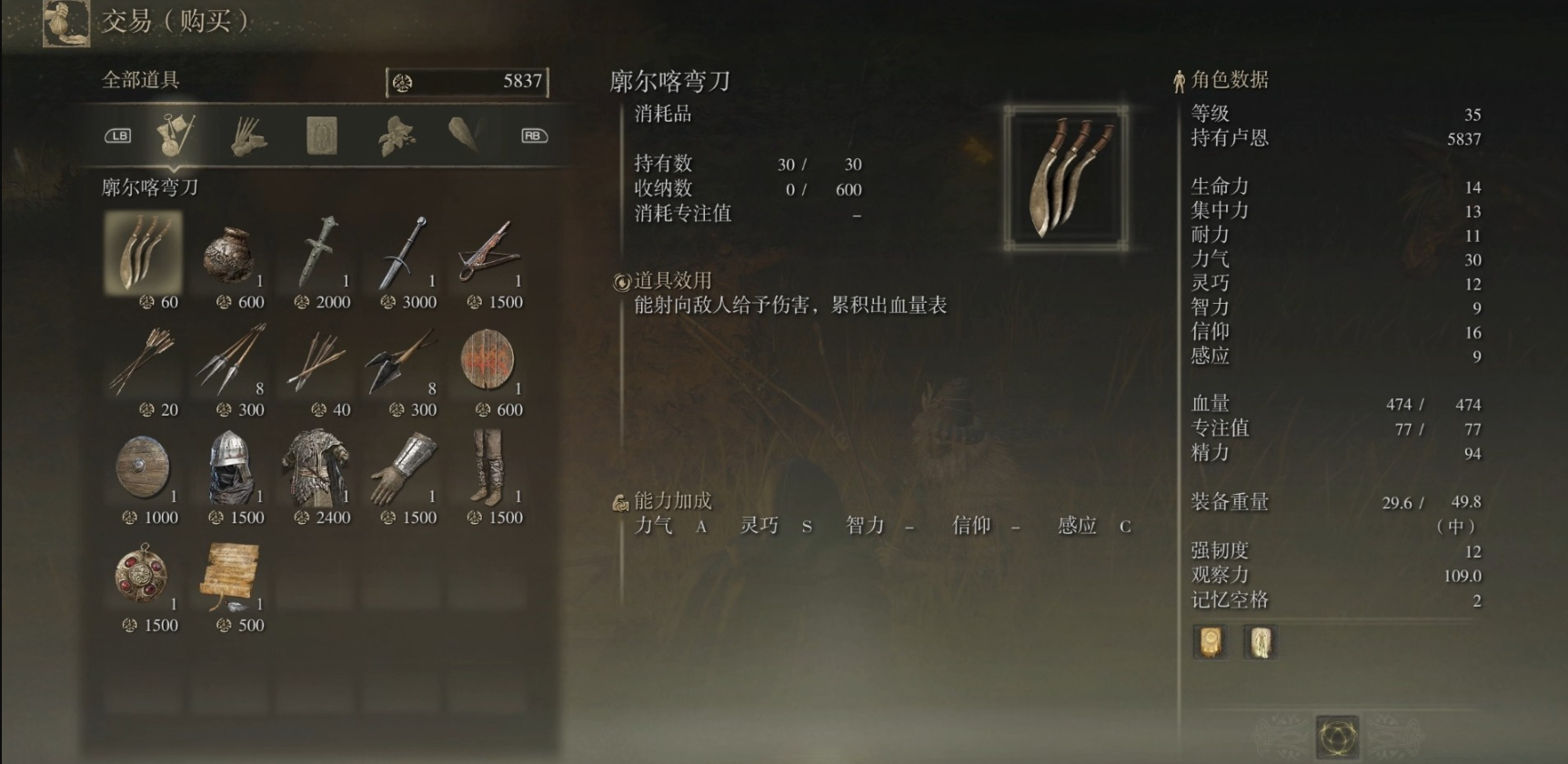Switch to the stone tablet category tab
Screen dimensions: 1568x764
(321, 136)
